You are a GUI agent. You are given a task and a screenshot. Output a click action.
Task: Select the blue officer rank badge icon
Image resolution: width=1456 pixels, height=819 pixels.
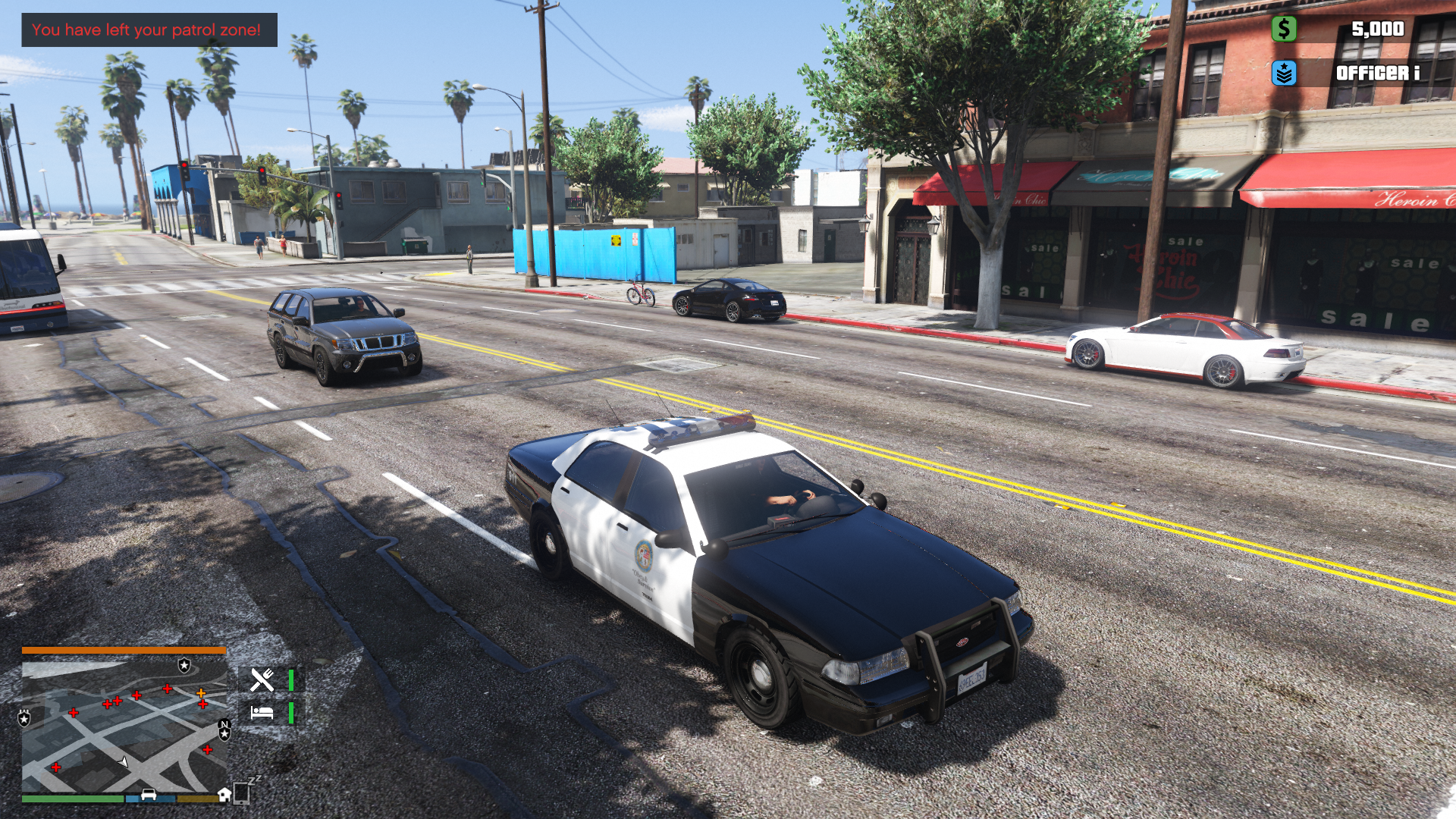(1283, 73)
